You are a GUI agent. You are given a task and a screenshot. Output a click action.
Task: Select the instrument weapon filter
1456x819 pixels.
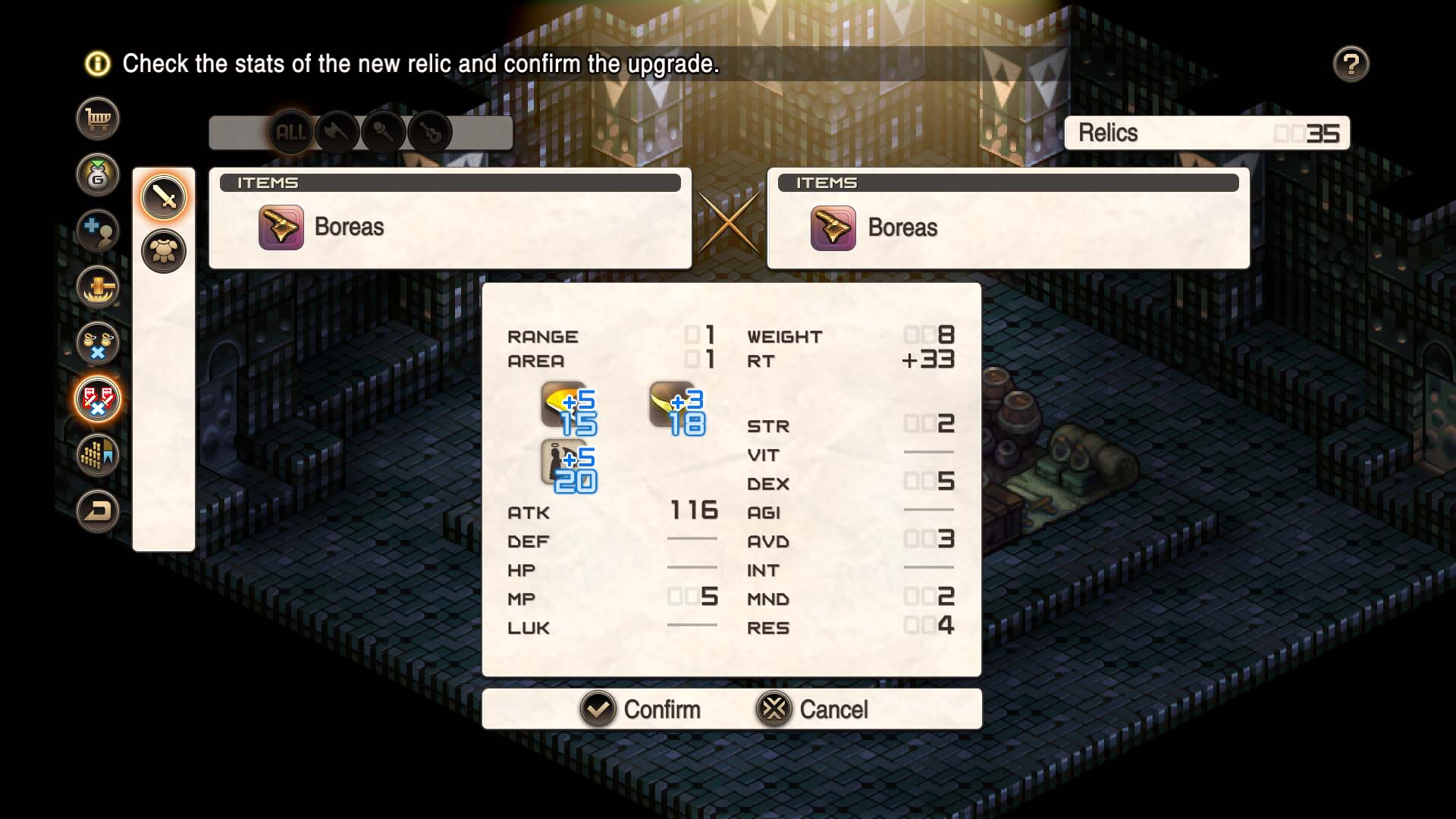click(432, 131)
